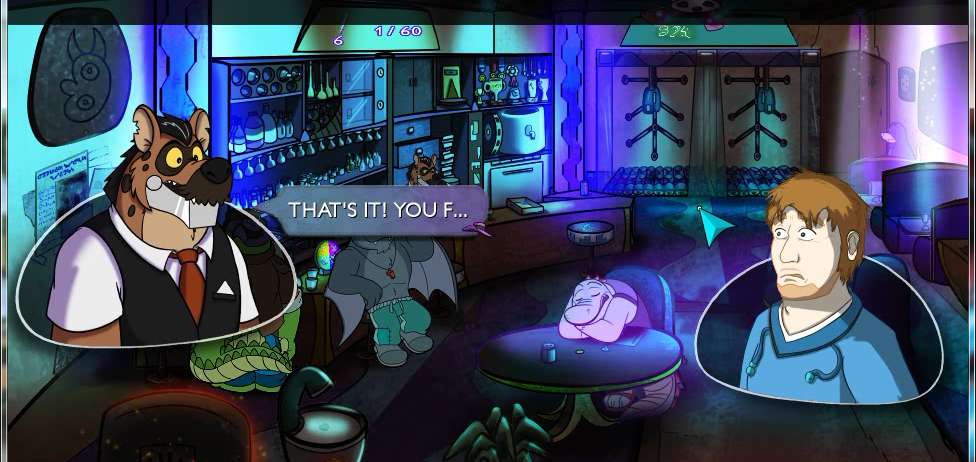976x462 pixels.
Task: Advance the "THAT'S IT! YOU F..." speech bubble
Action: [378, 211]
